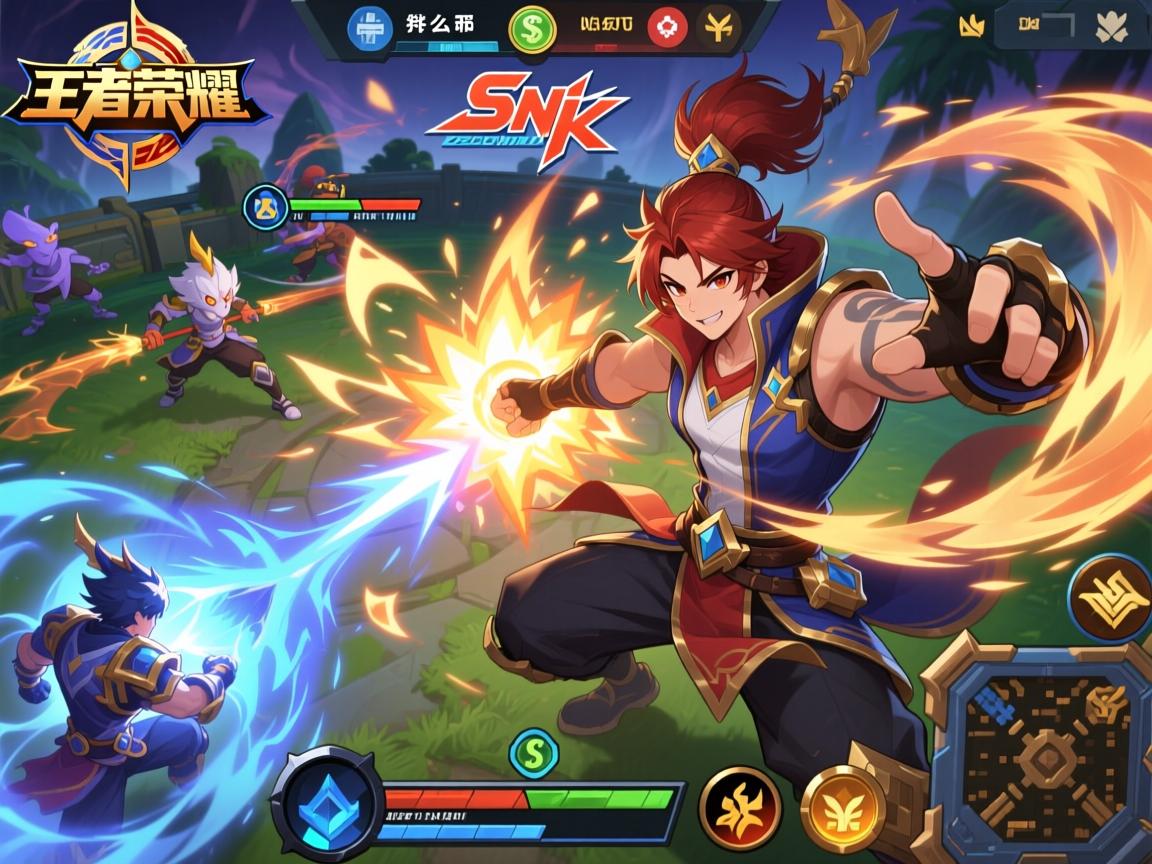
Task: Click the blue round icon in top bar
Action: pos(367,27)
